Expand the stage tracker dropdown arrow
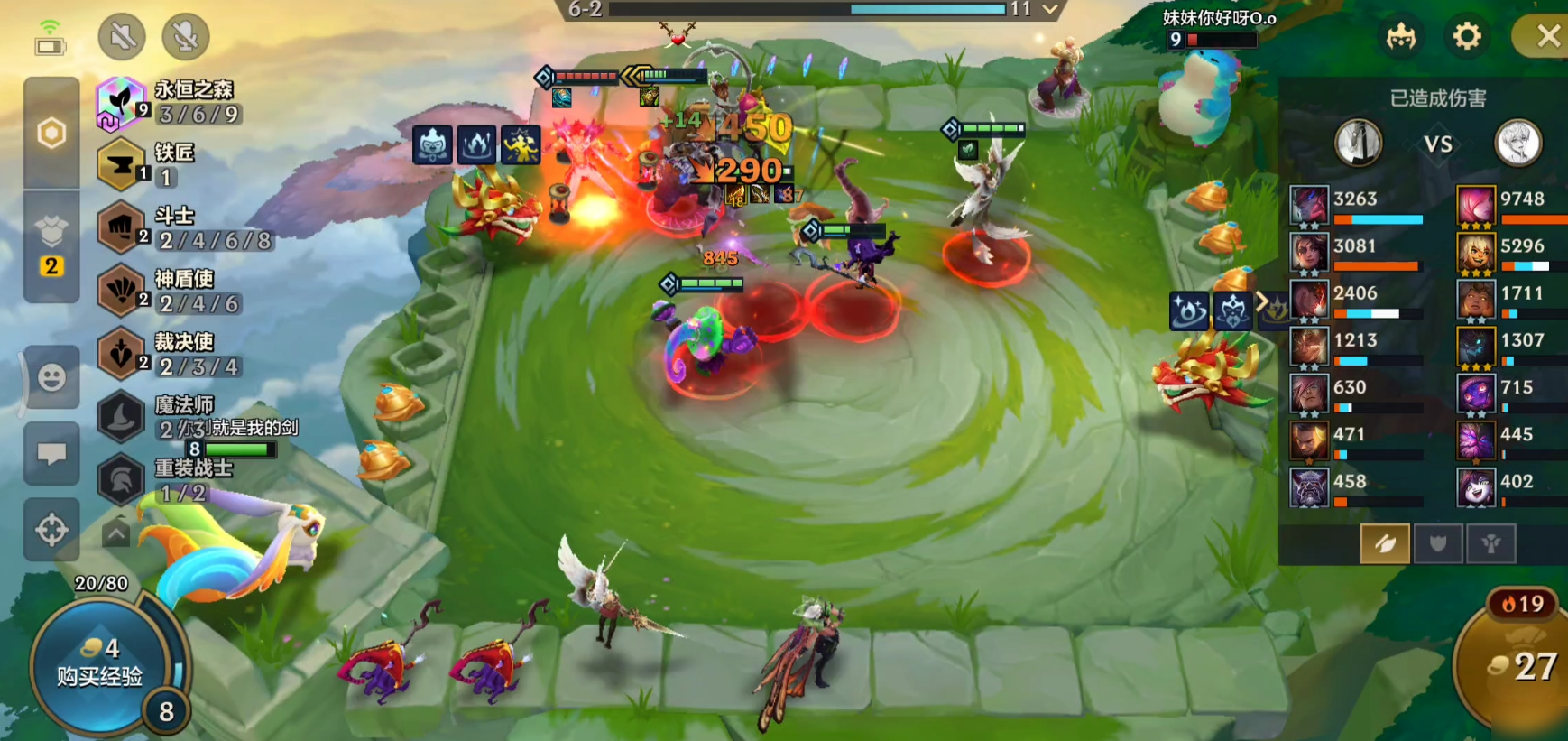This screenshot has width=1568, height=741. 1050,9
